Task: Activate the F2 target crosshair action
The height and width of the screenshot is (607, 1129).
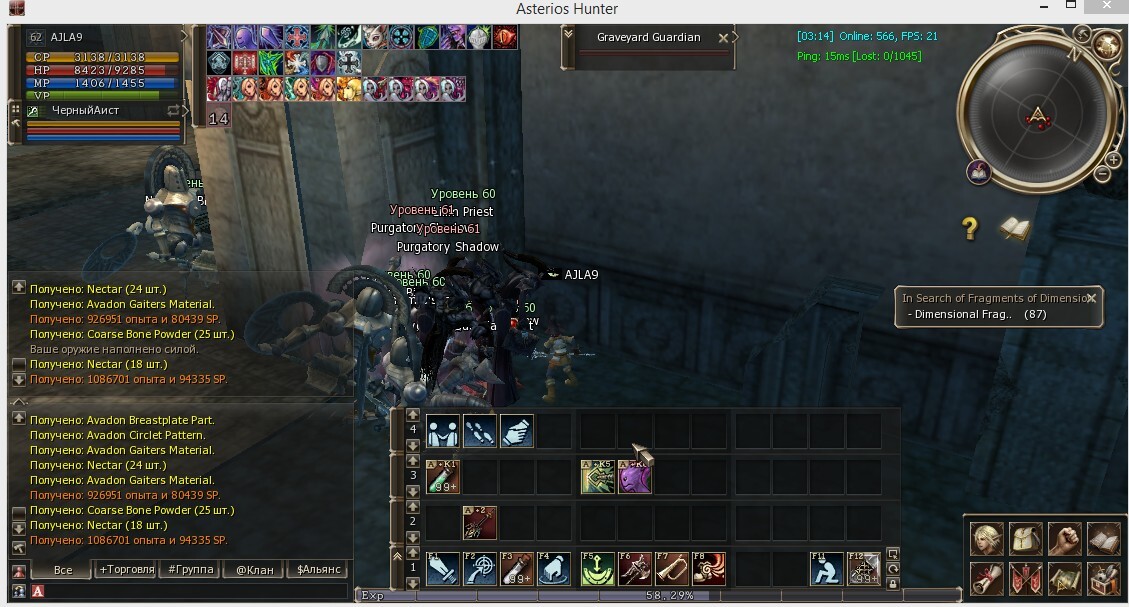Action: pyautogui.click(x=480, y=569)
